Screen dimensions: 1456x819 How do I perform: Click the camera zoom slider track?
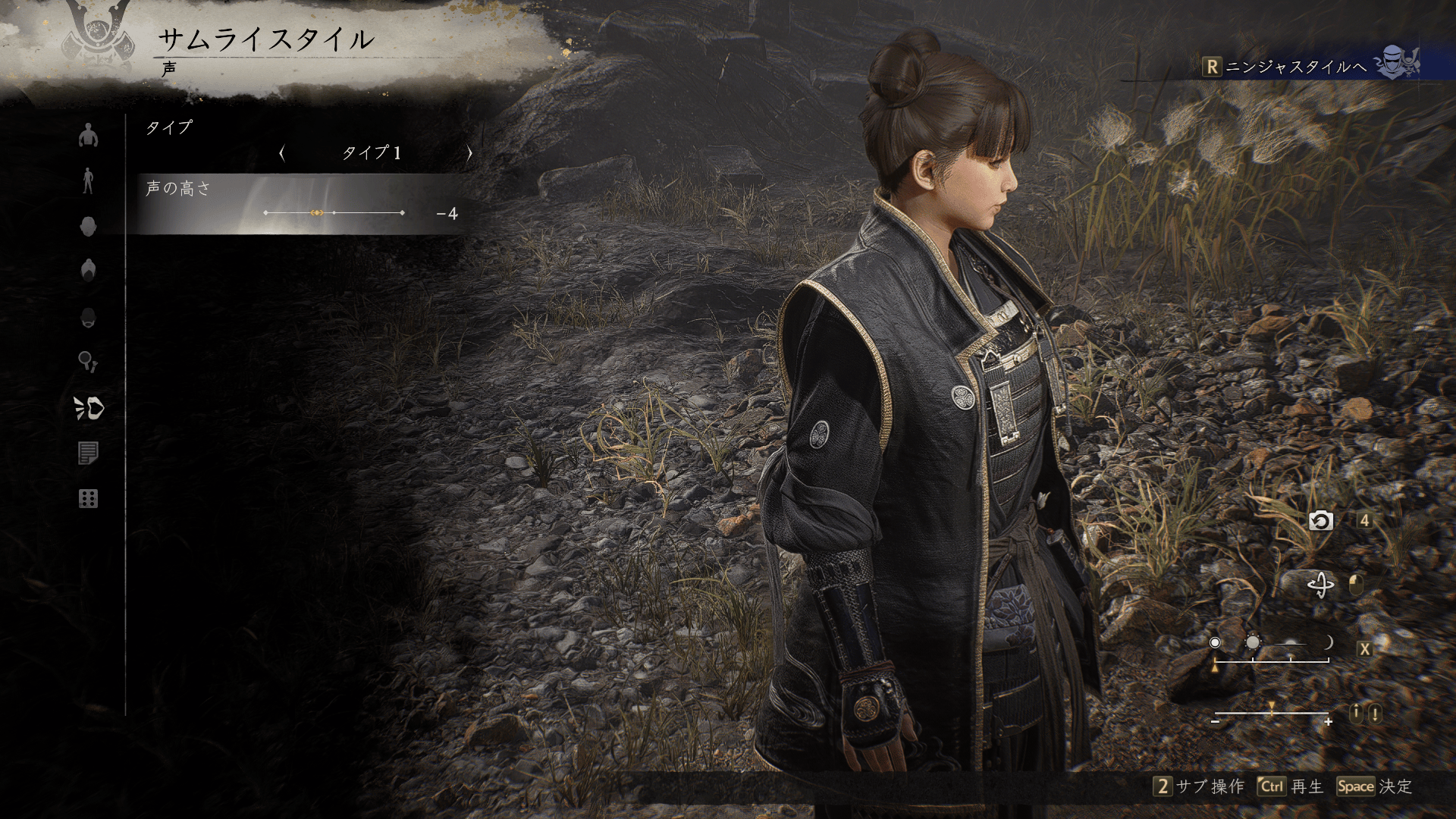1272,714
